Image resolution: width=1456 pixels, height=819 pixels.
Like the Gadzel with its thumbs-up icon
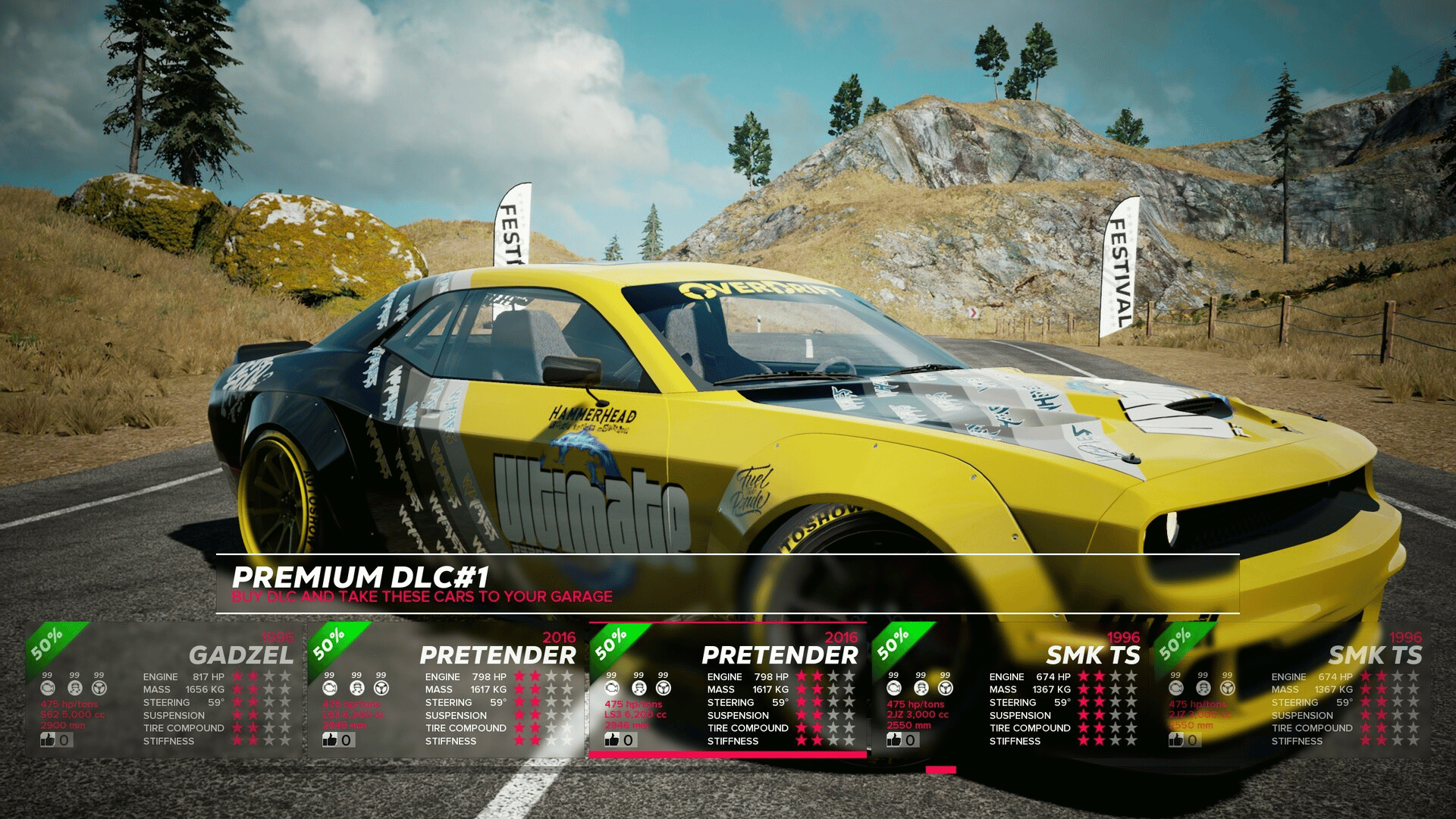click(49, 739)
